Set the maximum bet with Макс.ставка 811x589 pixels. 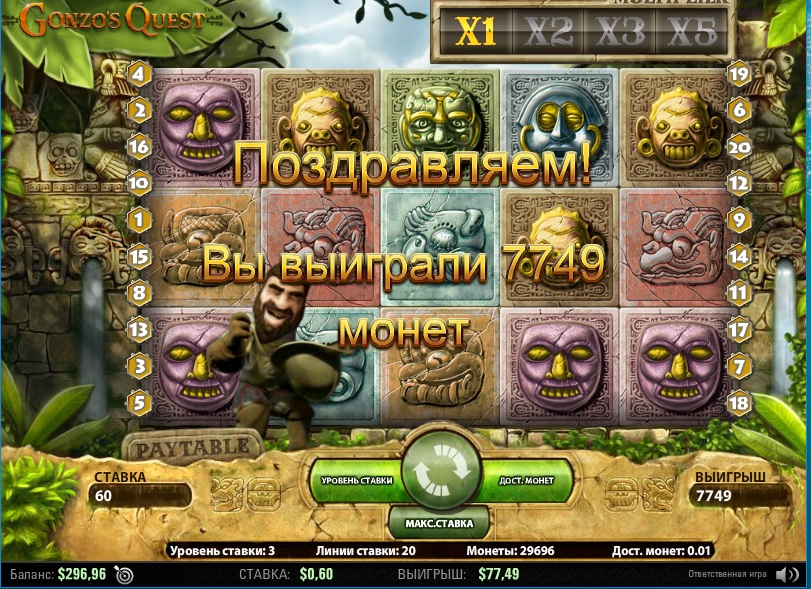coord(440,522)
